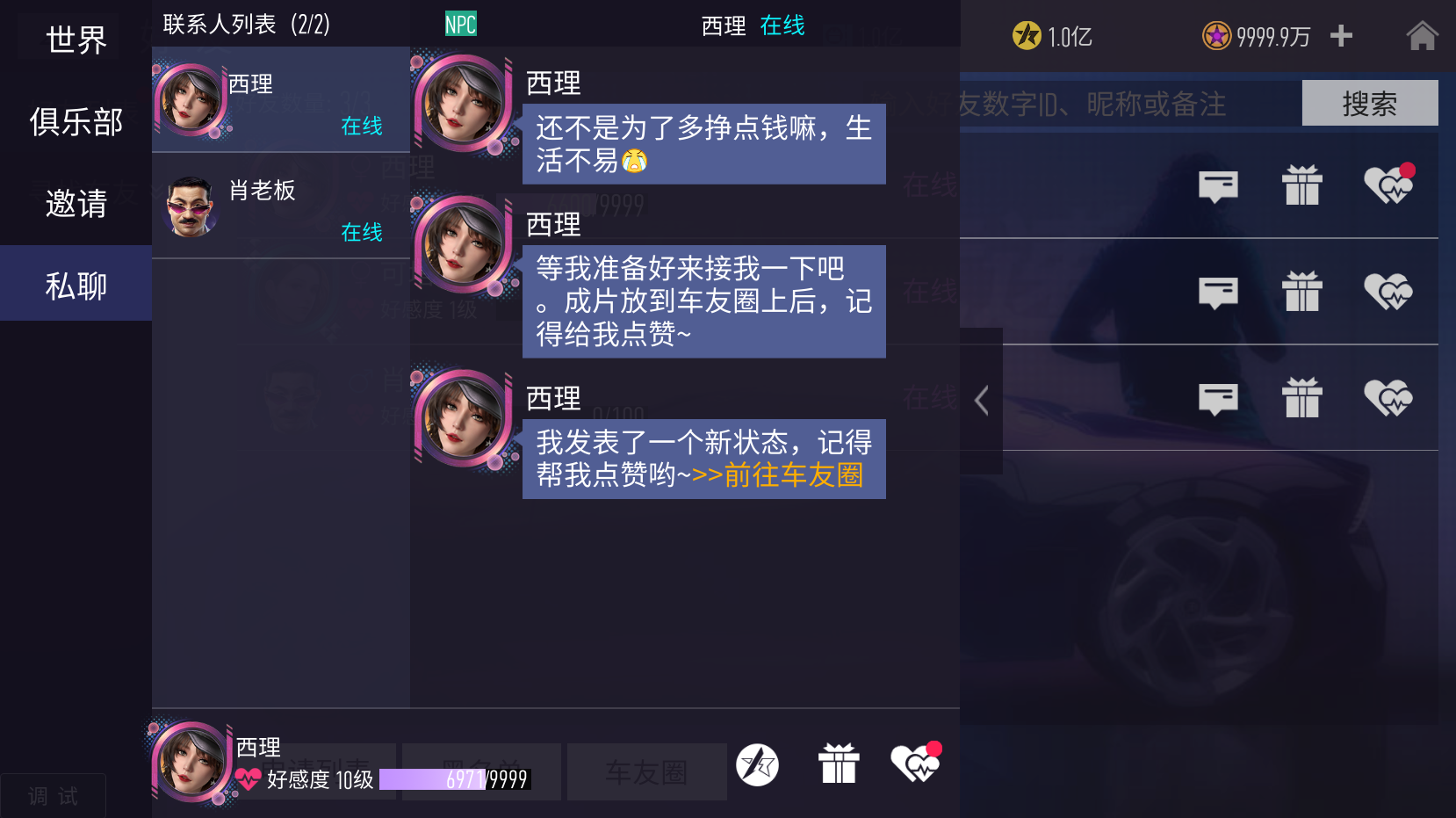Open the chat icon for the first friend row

tap(1217, 186)
